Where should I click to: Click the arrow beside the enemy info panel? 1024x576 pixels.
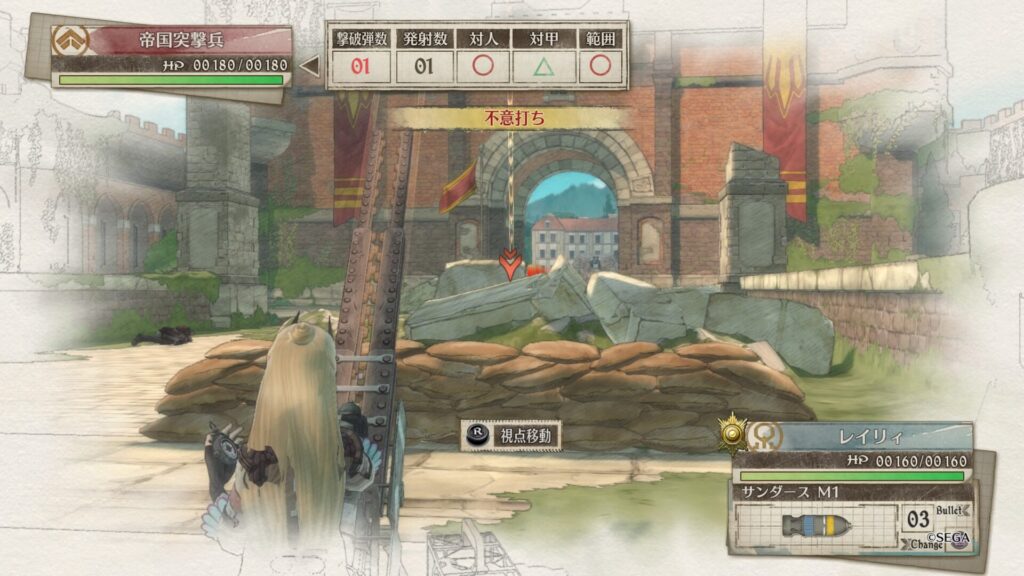pos(310,67)
